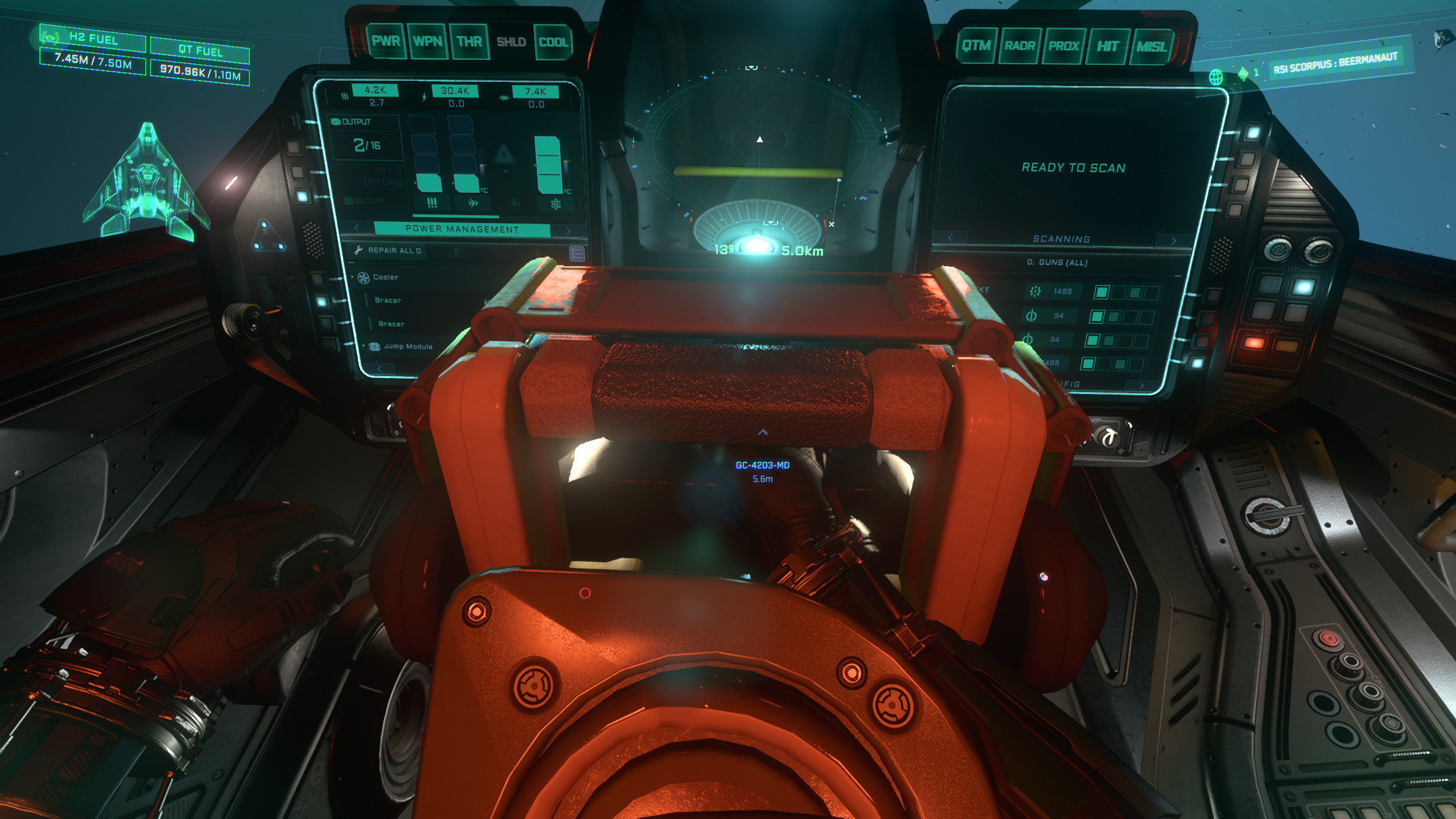Click the wrench icon beside Repair All
Screen dimensions: 1456x819
358,250
